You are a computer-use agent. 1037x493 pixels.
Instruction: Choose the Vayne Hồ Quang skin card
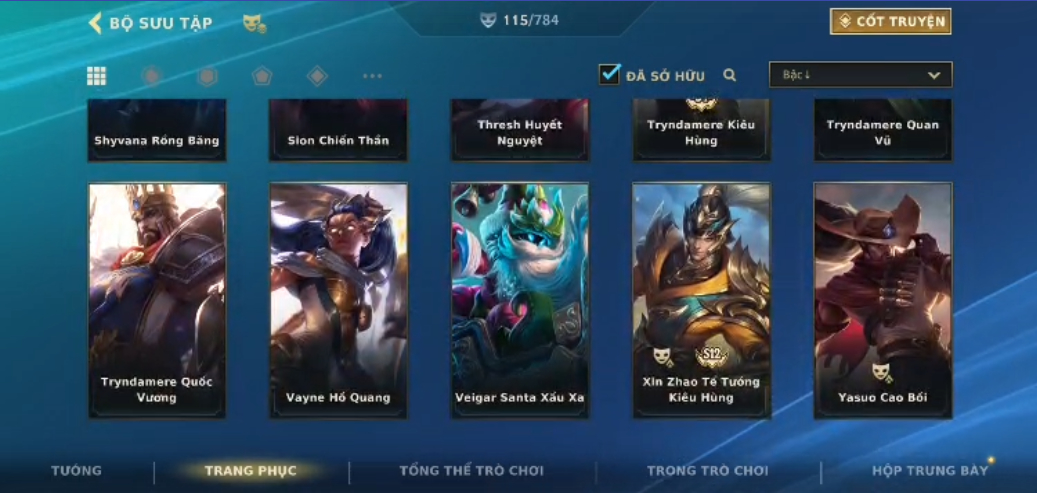(338, 299)
